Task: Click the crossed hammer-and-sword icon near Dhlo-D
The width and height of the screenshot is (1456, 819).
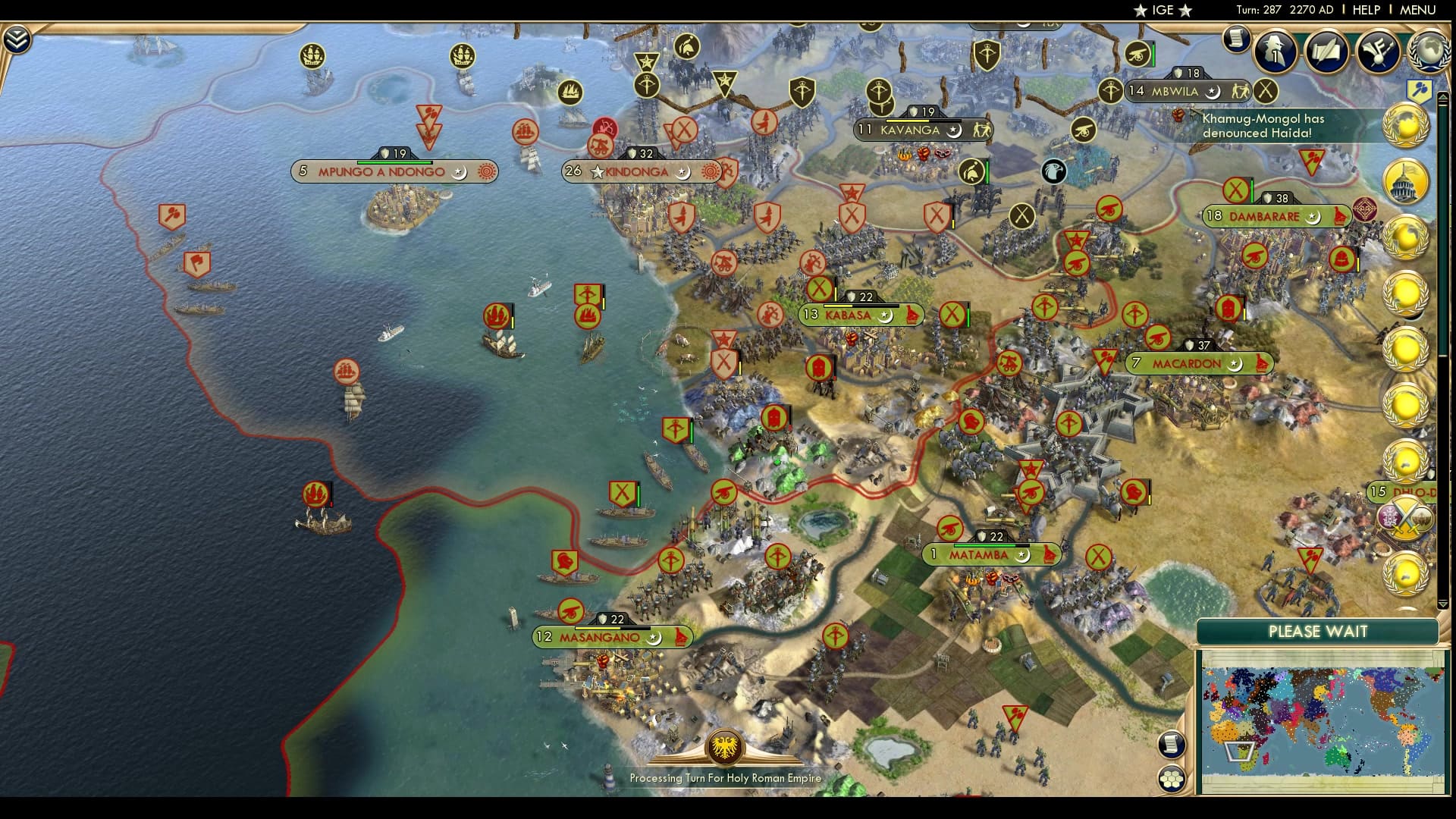Action: (1405, 517)
